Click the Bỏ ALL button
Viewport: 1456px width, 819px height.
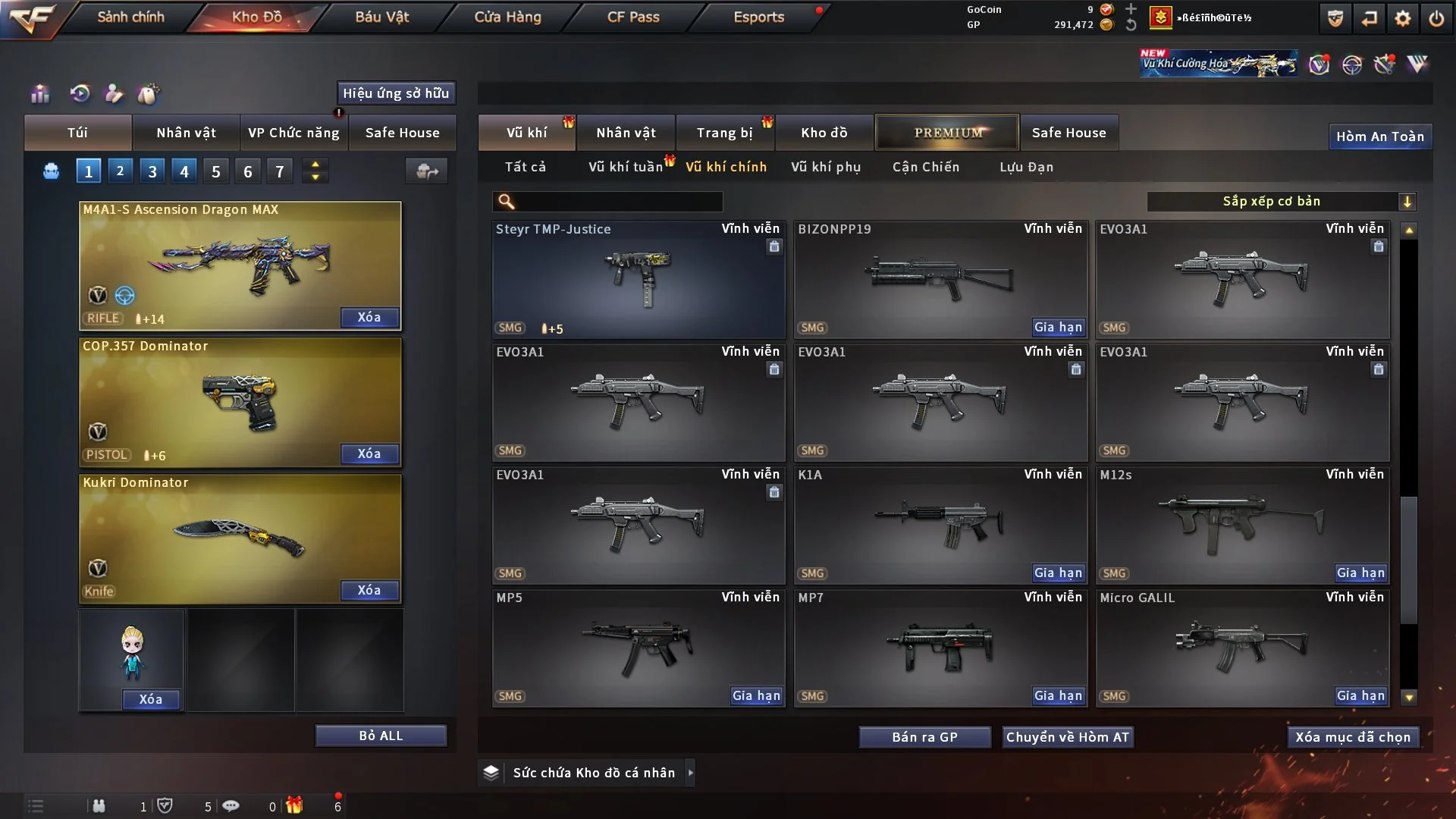pyautogui.click(x=381, y=736)
